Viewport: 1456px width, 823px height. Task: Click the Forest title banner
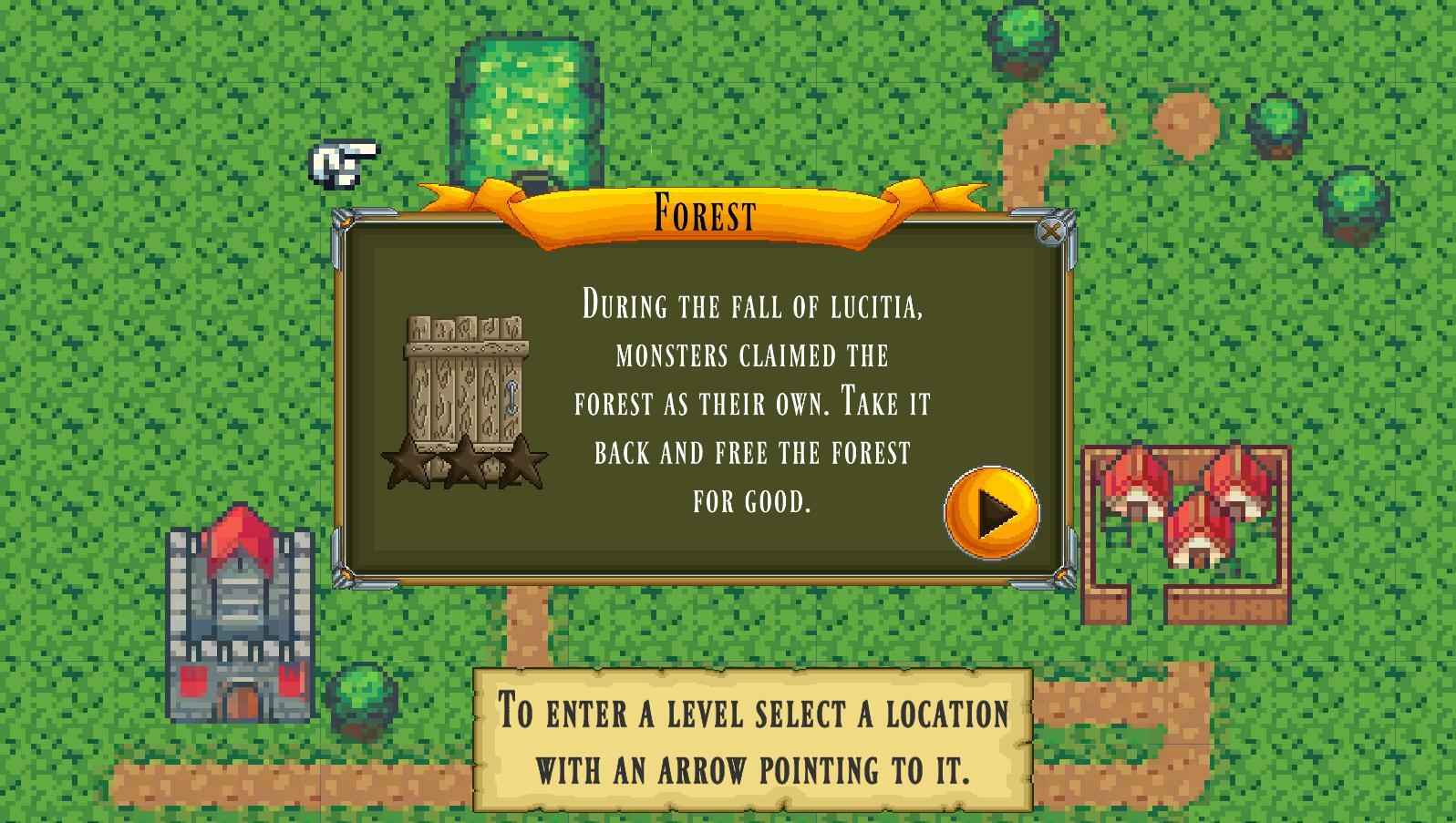point(702,211)
